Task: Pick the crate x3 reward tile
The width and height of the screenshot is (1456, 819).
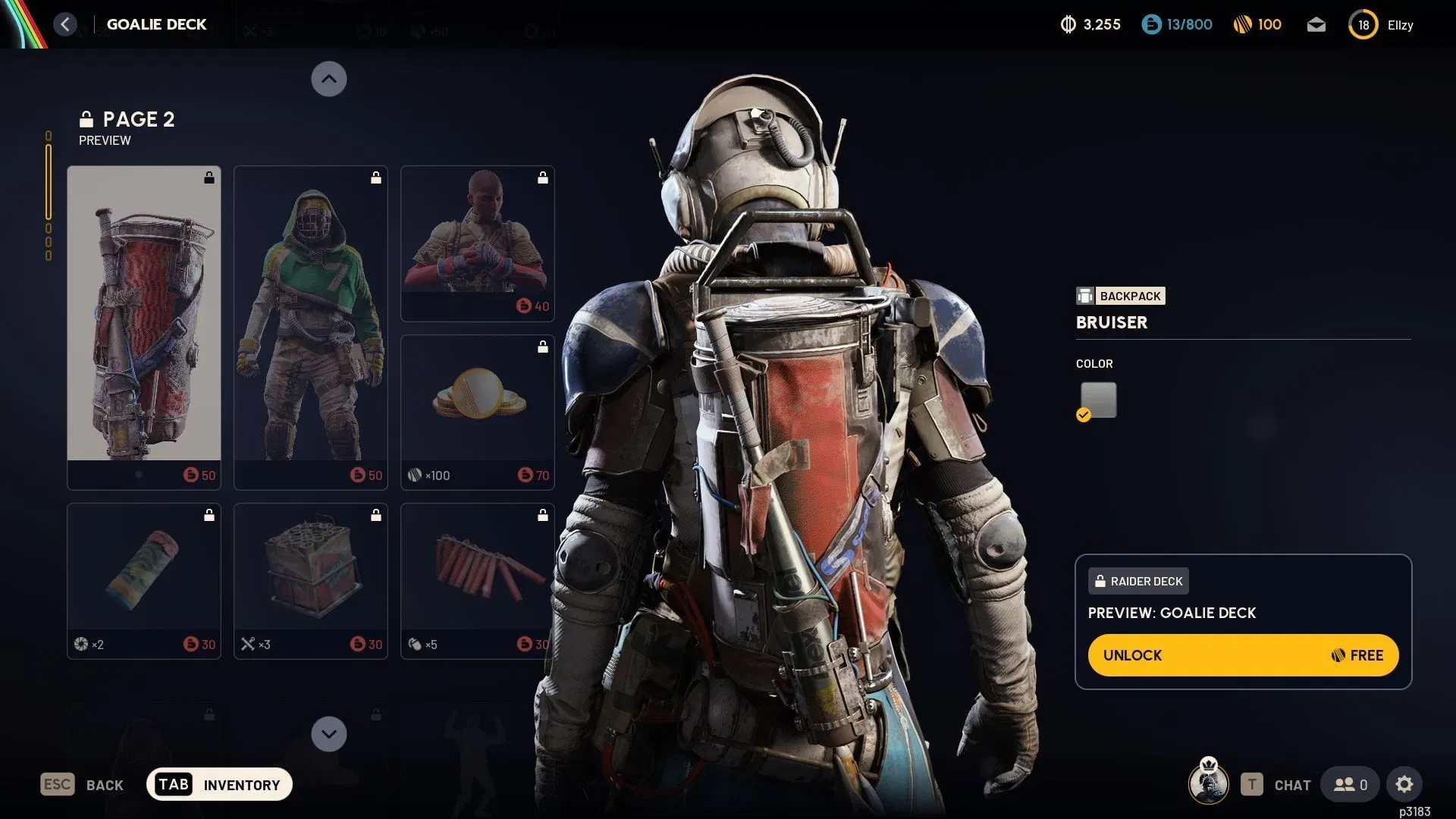Action: tap(311, 580)
